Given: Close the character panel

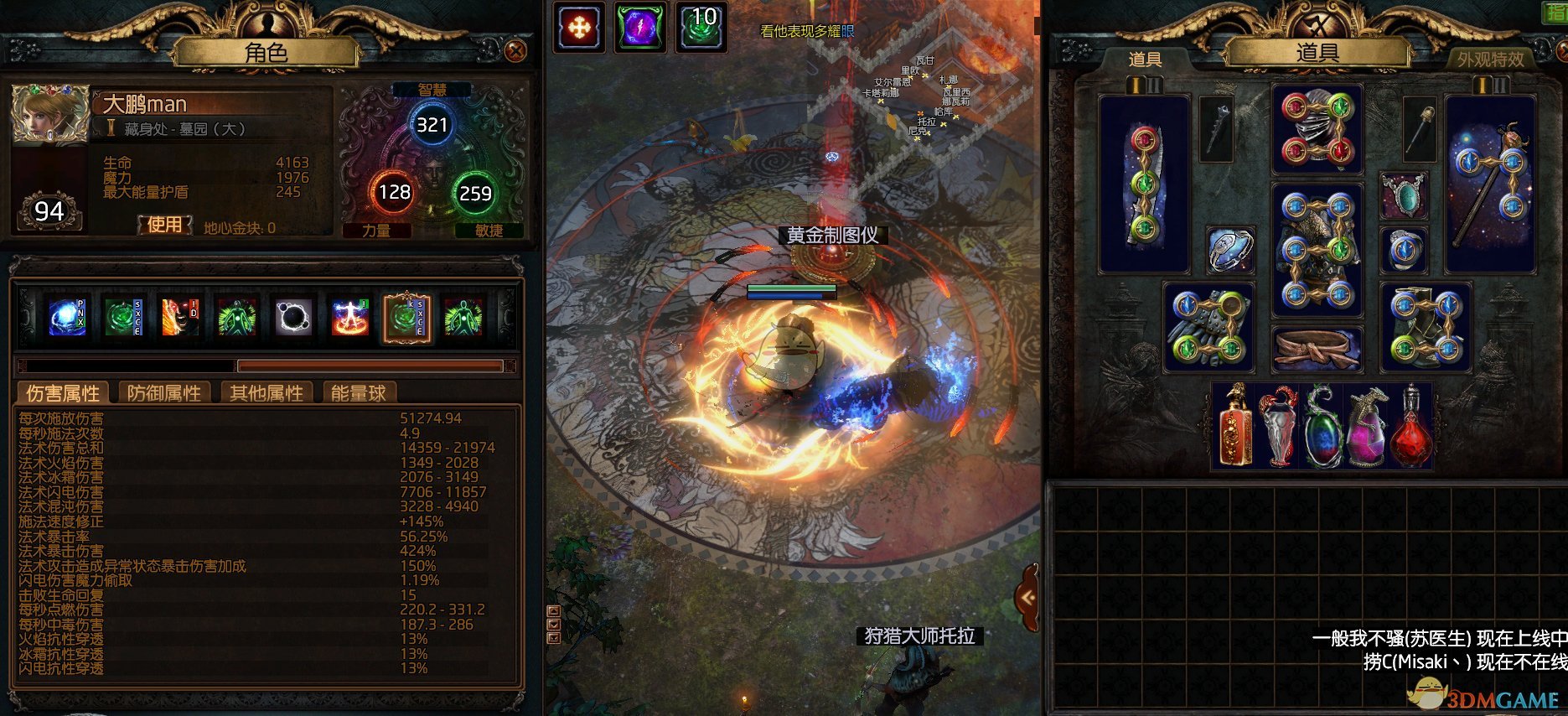Looking at the screenshot, I should click(x=515, y=51).
